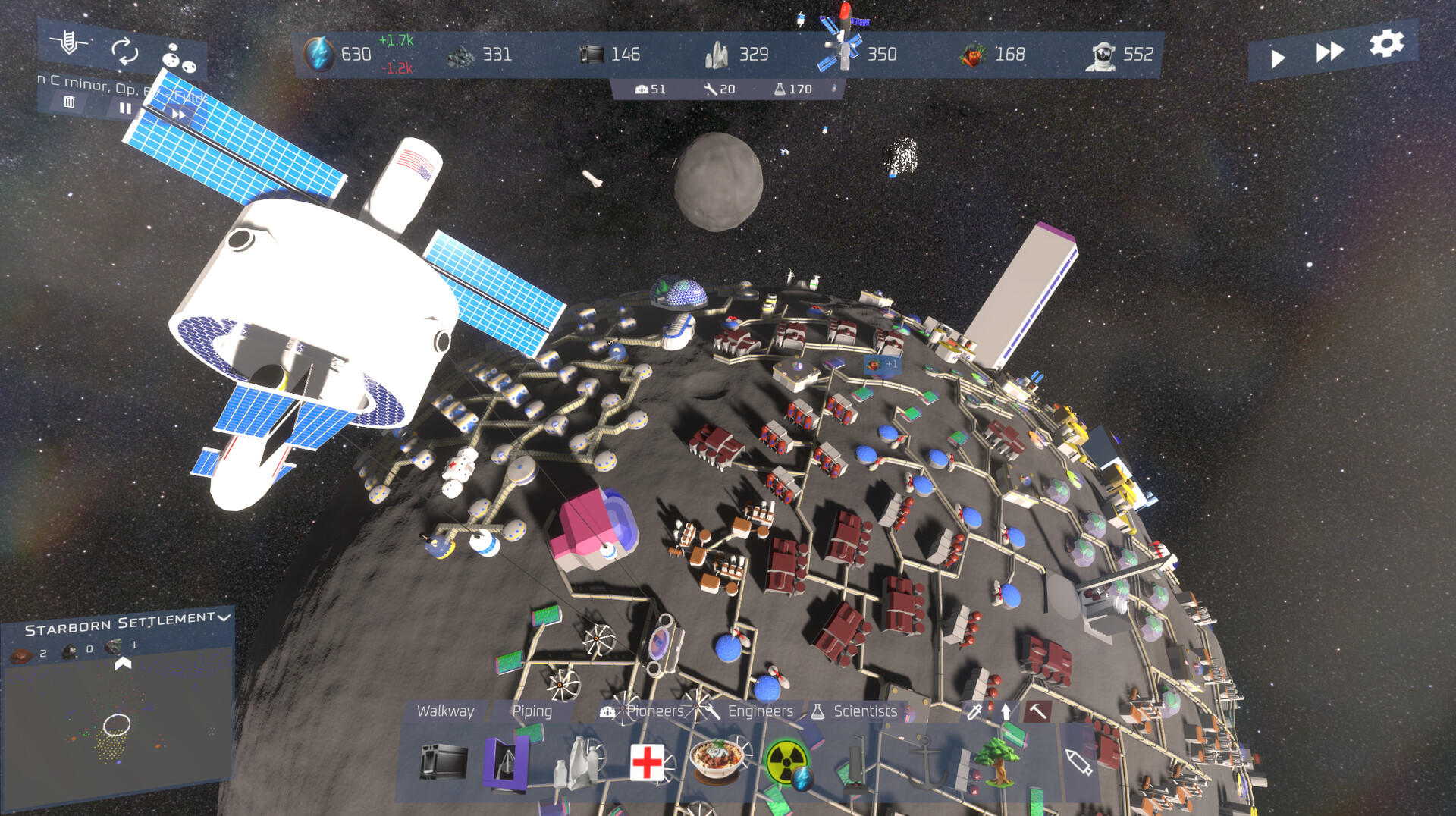
Task: Select the red cross medical building
Action: coord(647,761)
